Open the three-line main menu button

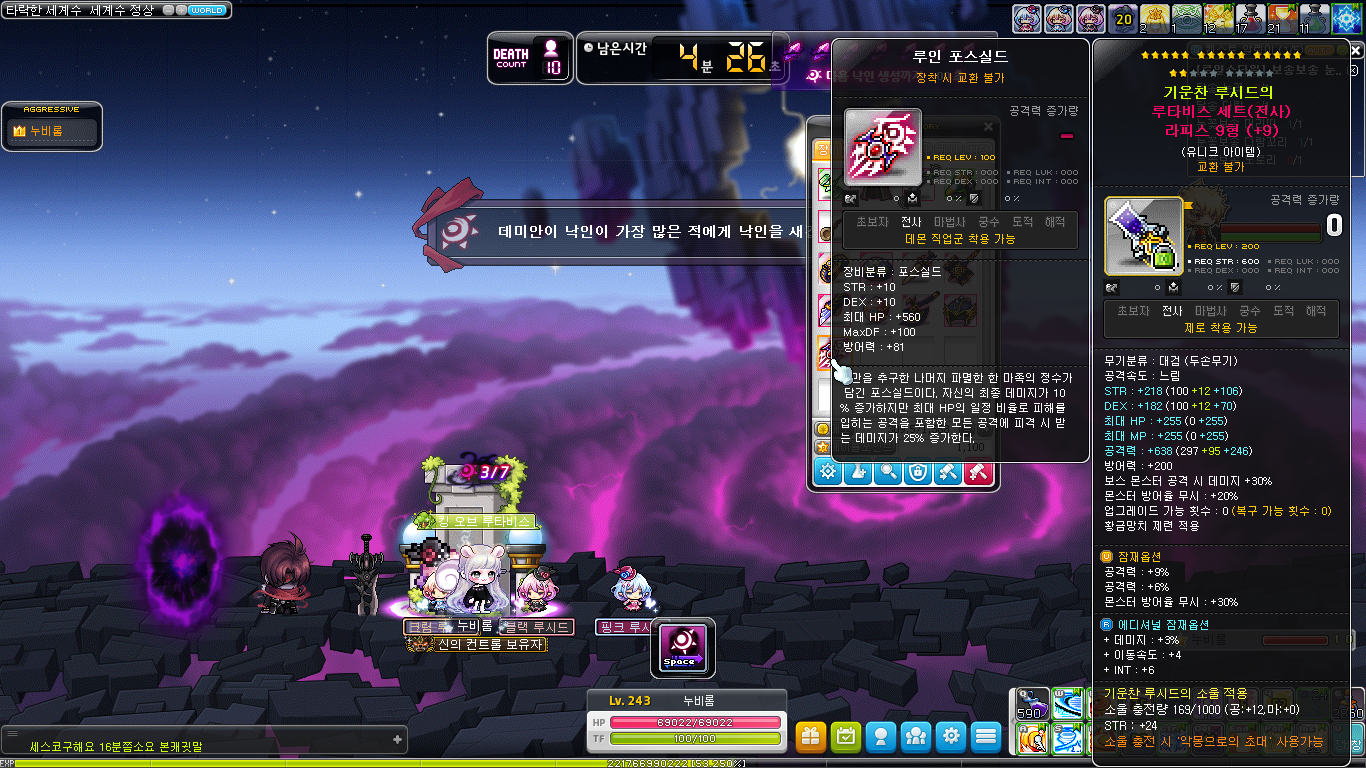point(986,737)
